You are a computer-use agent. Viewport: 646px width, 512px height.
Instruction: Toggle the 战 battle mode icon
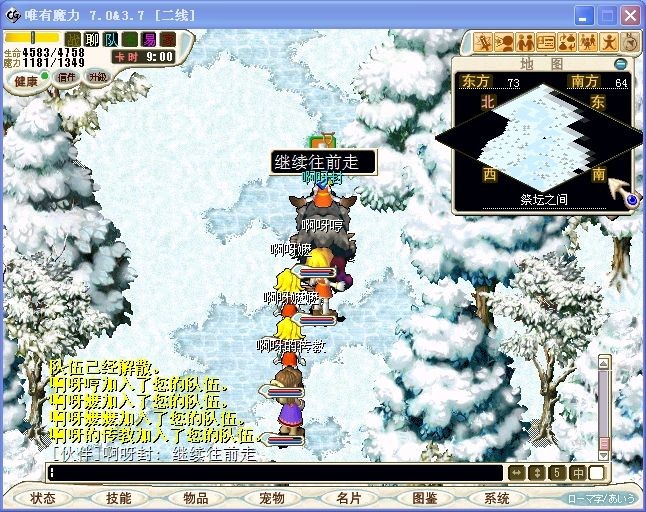click(73, 39)
